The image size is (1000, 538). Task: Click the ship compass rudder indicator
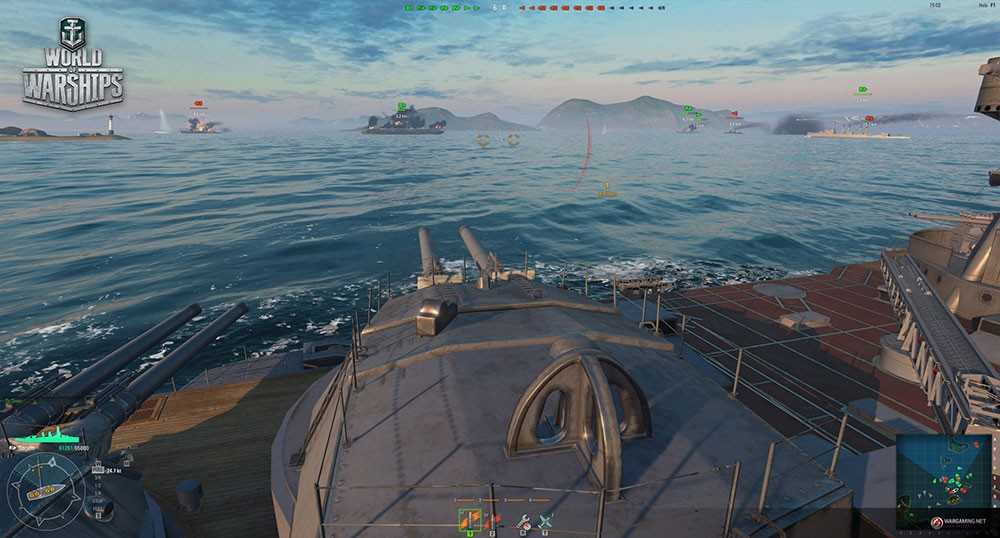pos(45,491)
